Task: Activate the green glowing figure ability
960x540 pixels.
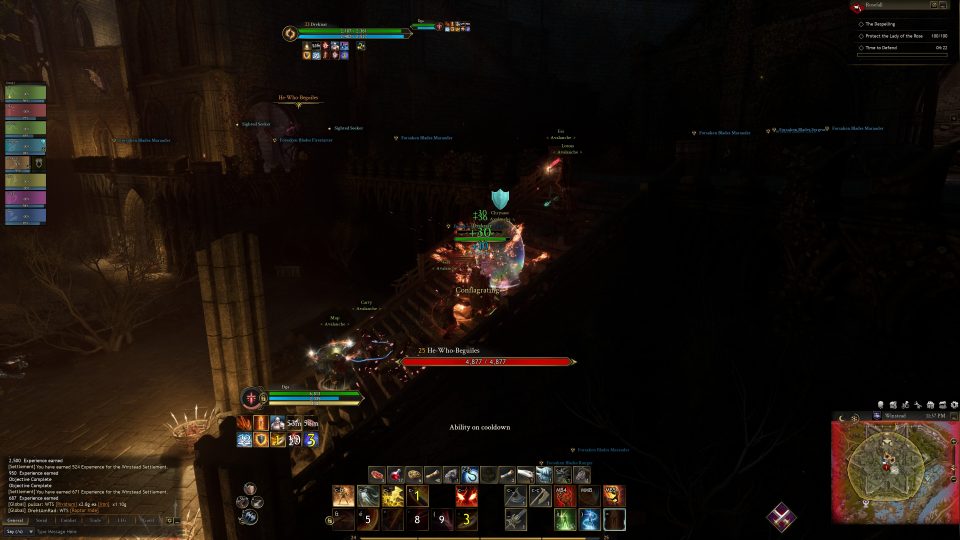Action: pyautogui.click(x=565, y=520)
